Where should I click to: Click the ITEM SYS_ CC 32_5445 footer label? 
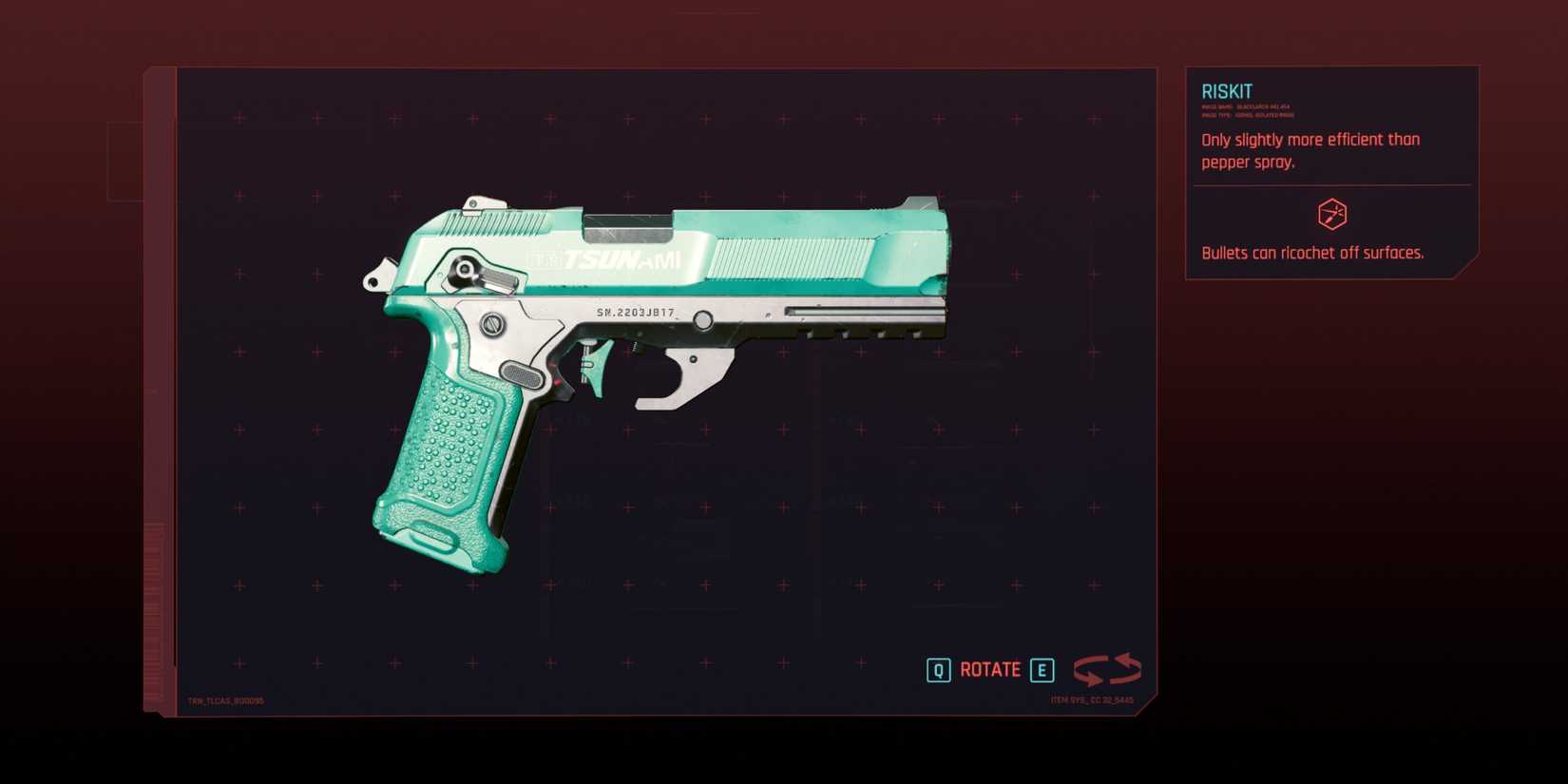(x=1090, y=698)
